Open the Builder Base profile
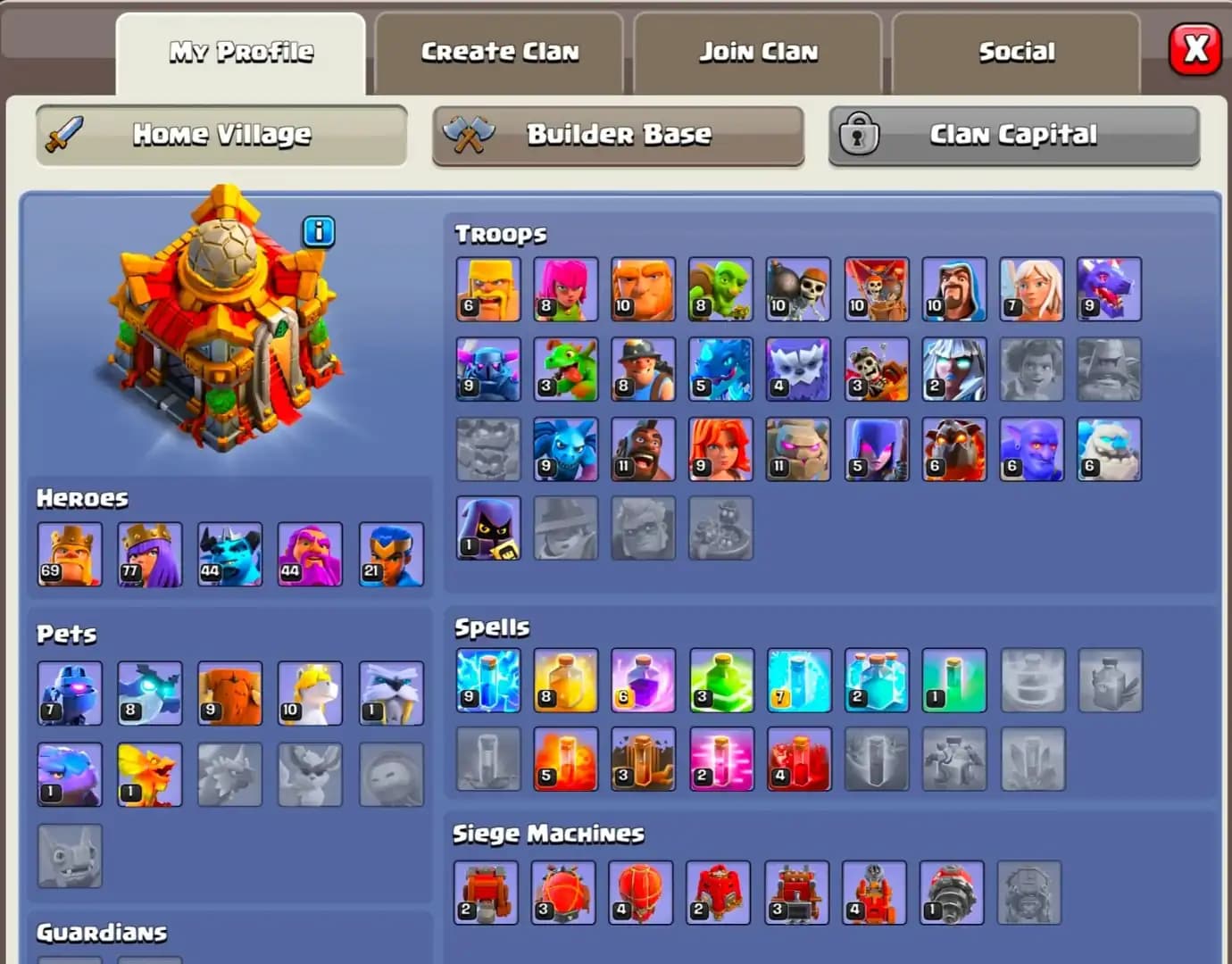 618,136
